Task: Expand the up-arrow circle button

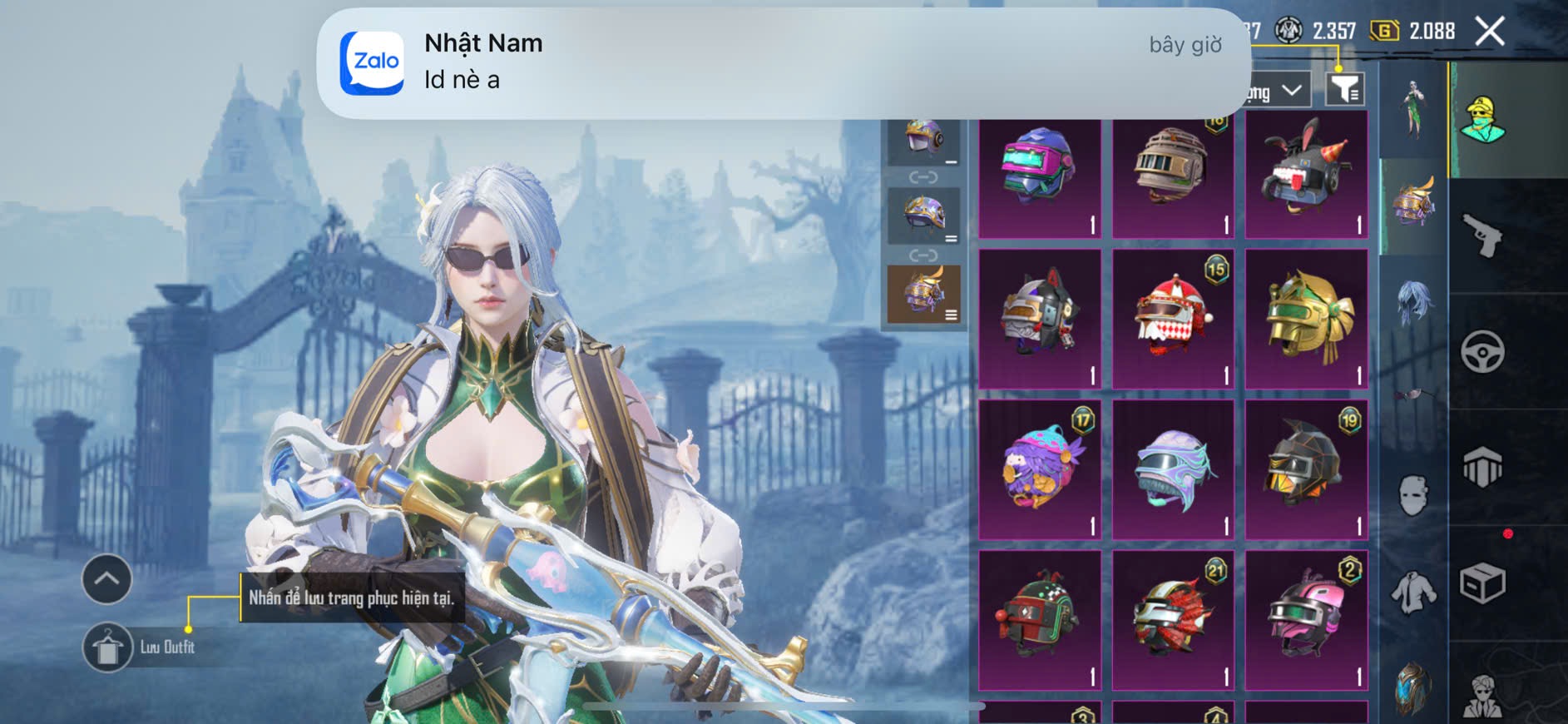Action: click(x=106, y=578)
